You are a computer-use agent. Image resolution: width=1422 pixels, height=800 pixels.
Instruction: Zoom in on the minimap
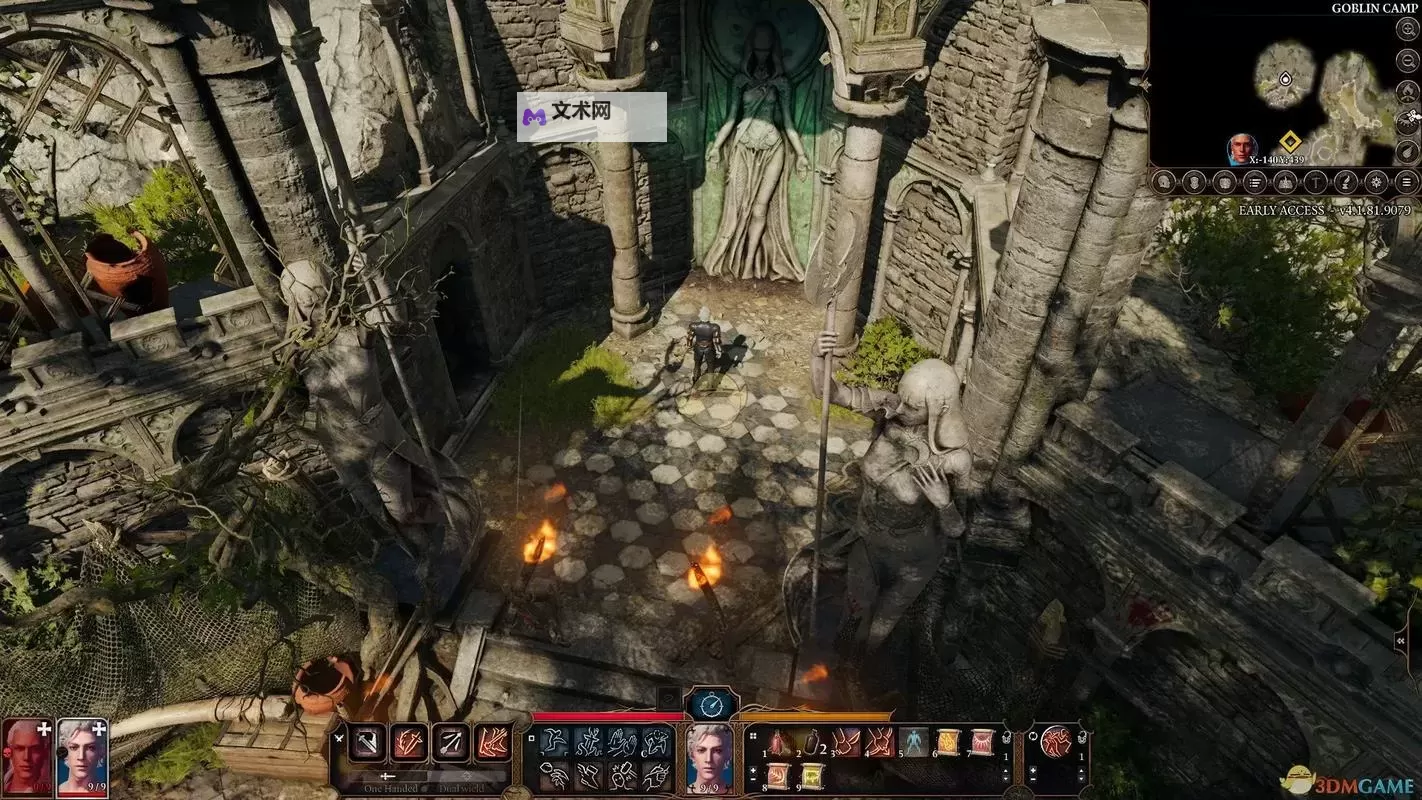coord(1406,30)
